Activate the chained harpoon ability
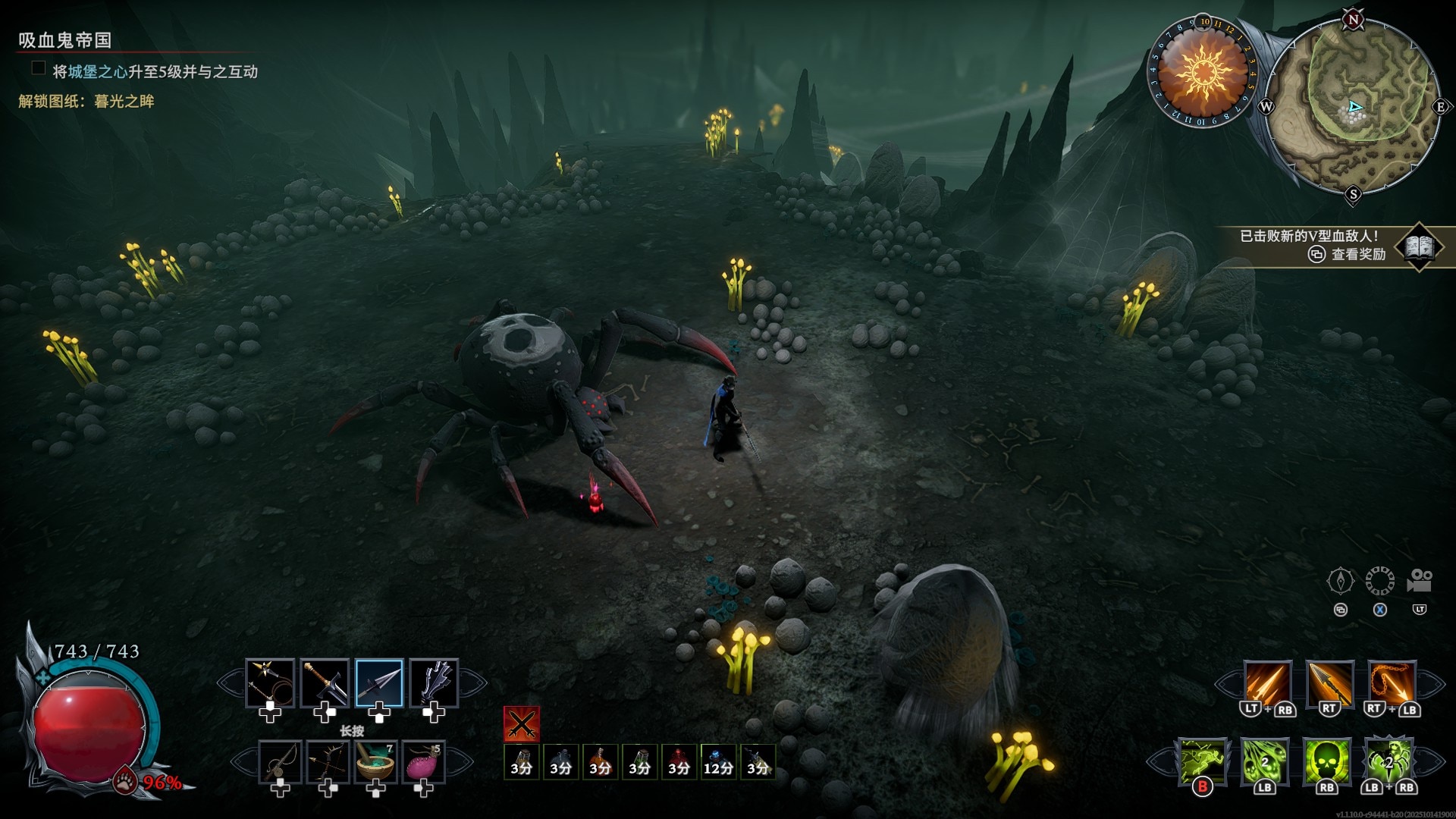The height and width of the screenshot is (819, 1456). (x=1392, y=684)
